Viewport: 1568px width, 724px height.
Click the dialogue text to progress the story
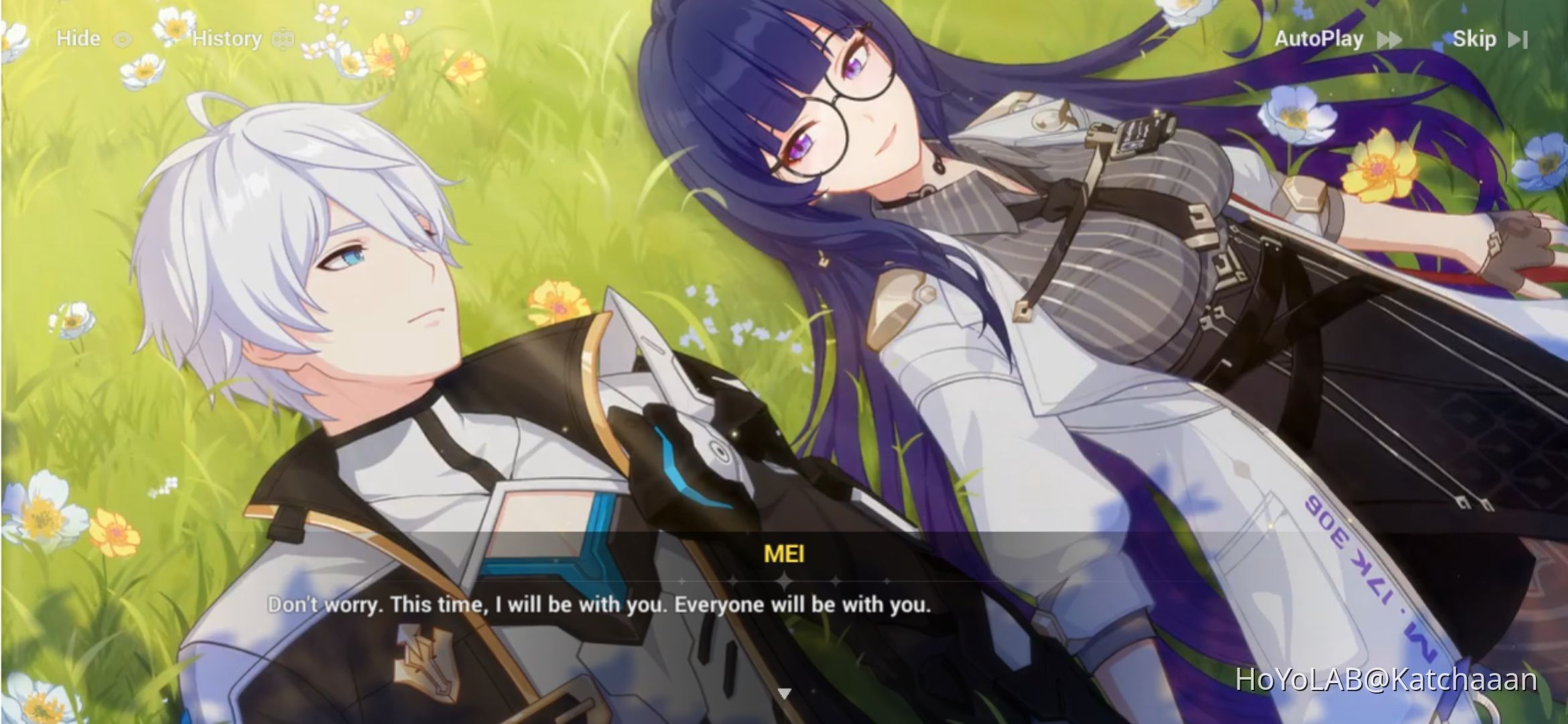click(600, 605)
